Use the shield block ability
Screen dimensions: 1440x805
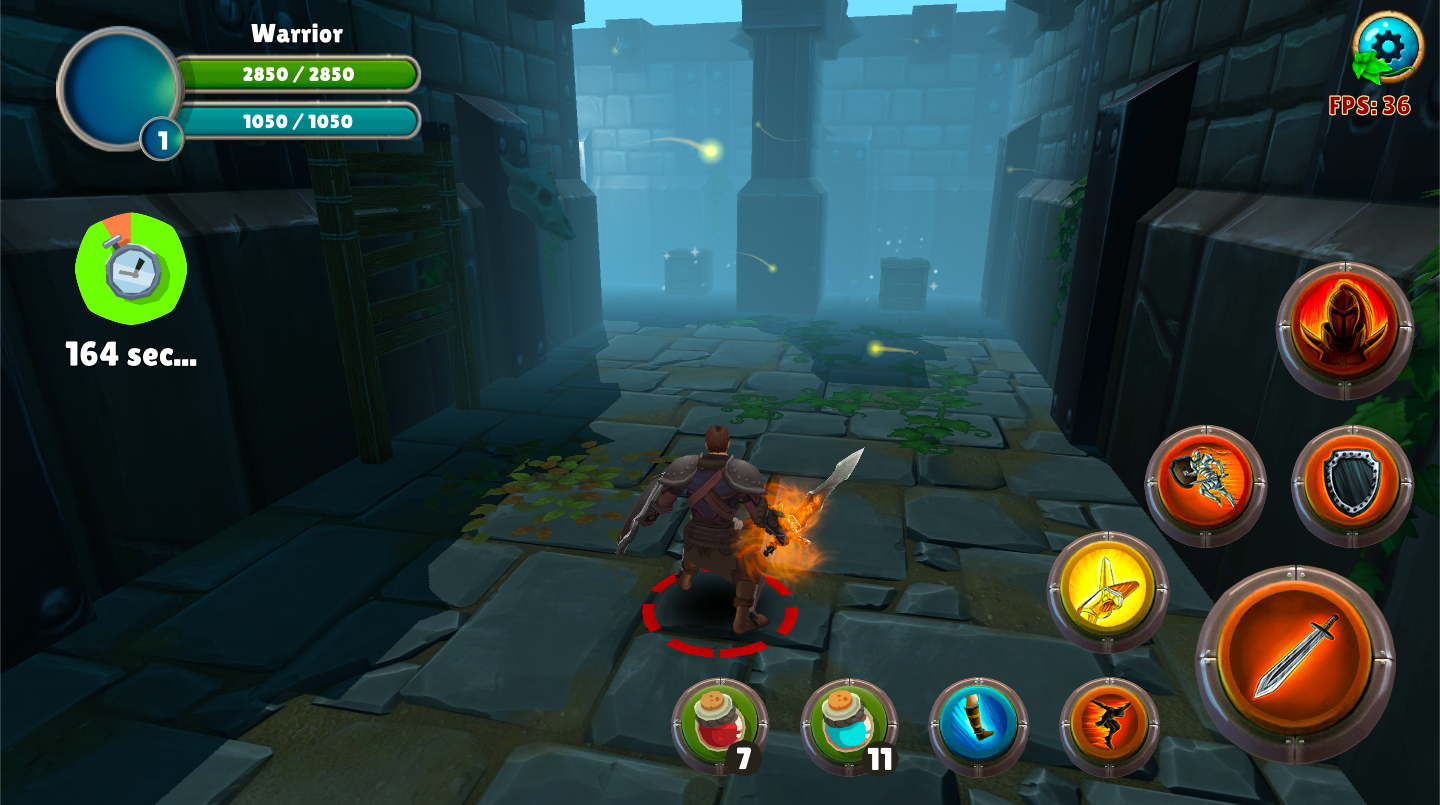click(1351, 486)
